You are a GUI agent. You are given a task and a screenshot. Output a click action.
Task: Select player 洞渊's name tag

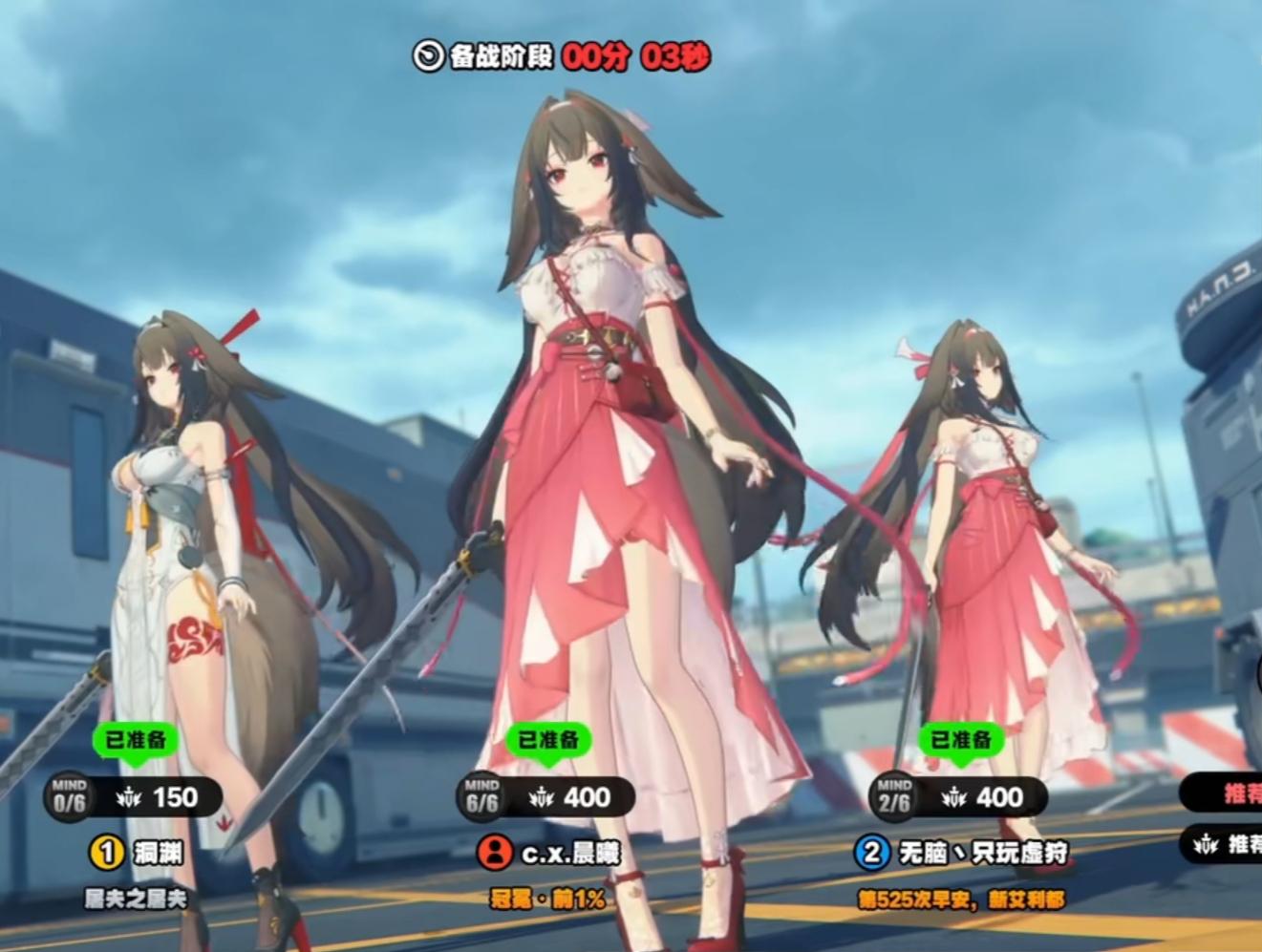click(x=158, y=852)
